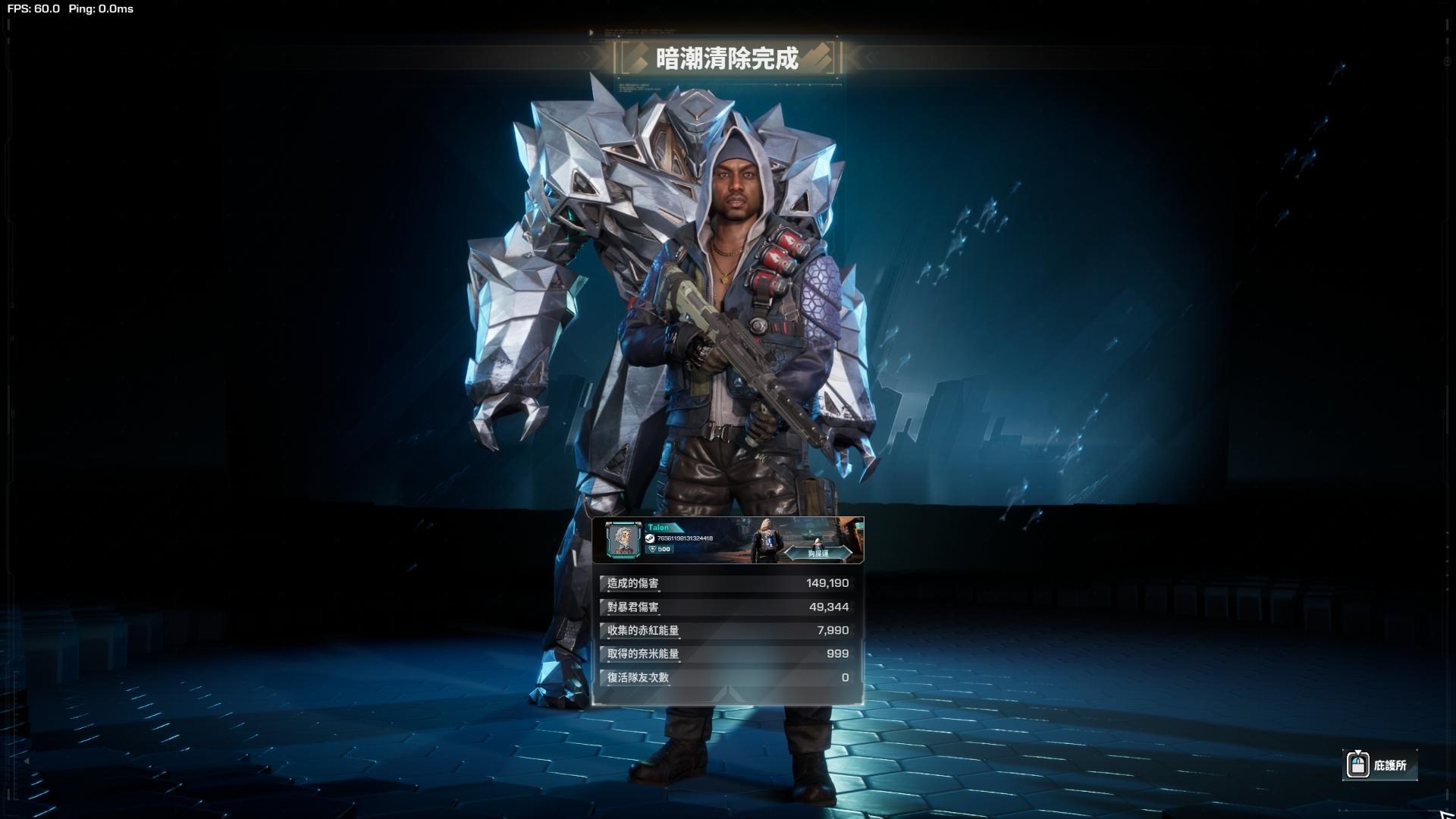Click the Steam icon next to the player ID
The width and height of the screenshot is (1456, 819).
[651, 538]
